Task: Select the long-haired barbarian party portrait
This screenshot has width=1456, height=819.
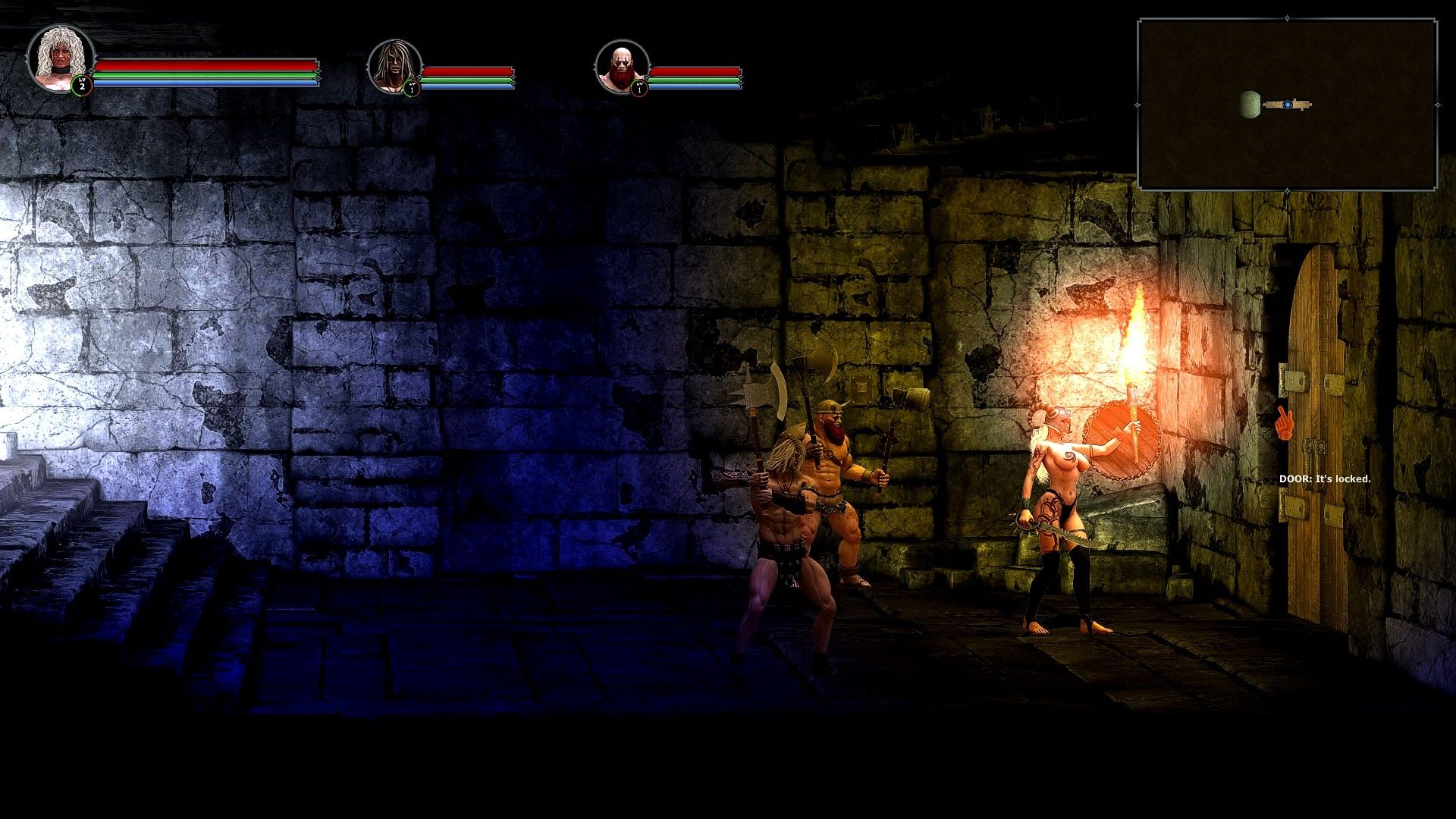Action: 394,65
